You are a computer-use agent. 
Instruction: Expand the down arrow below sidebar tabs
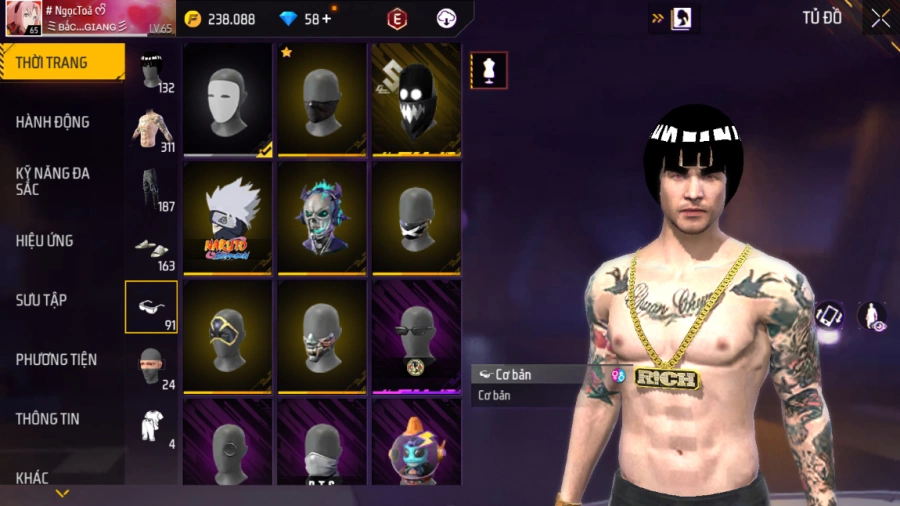click(62, 493)
